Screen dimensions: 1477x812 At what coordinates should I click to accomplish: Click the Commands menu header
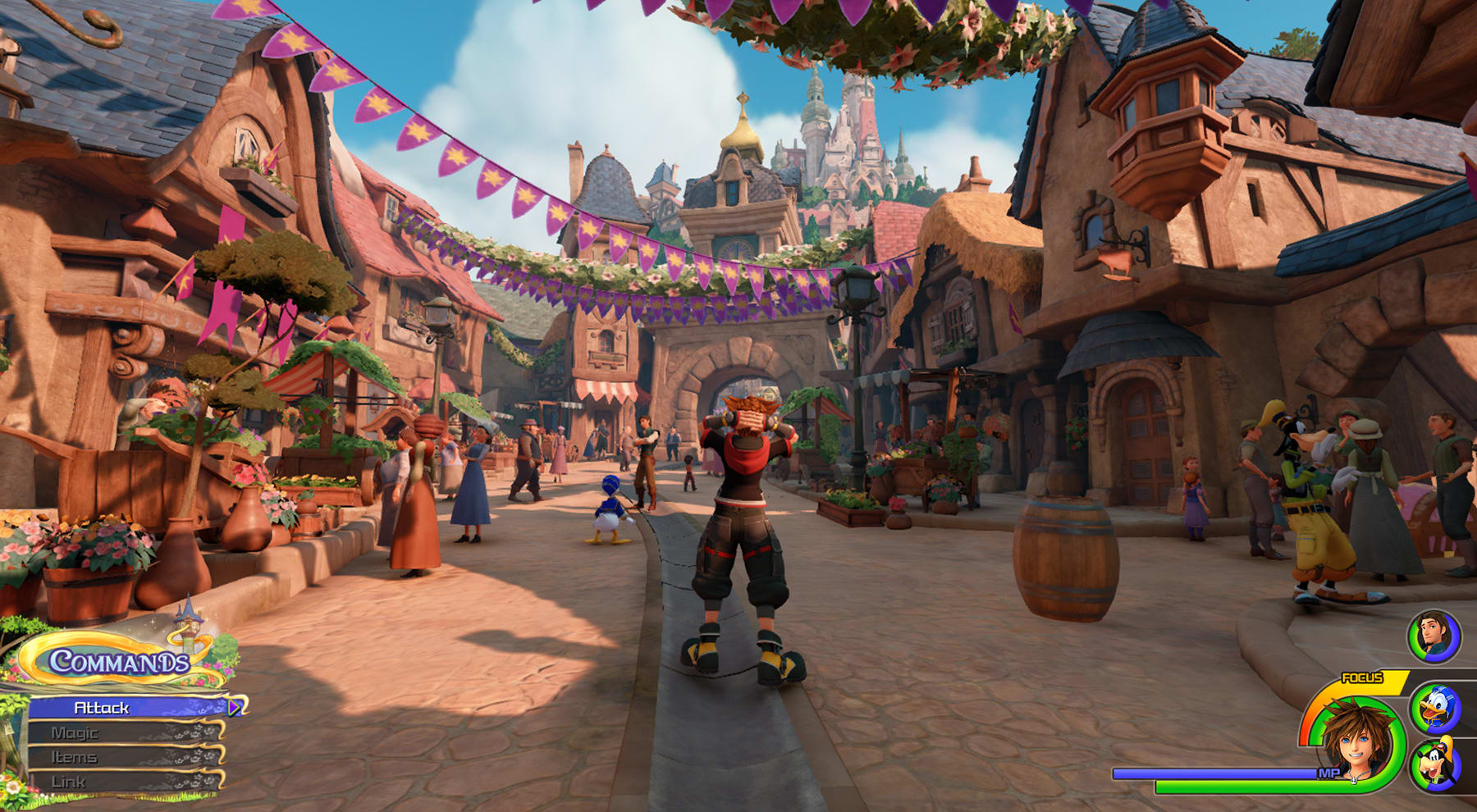point(120,661)
